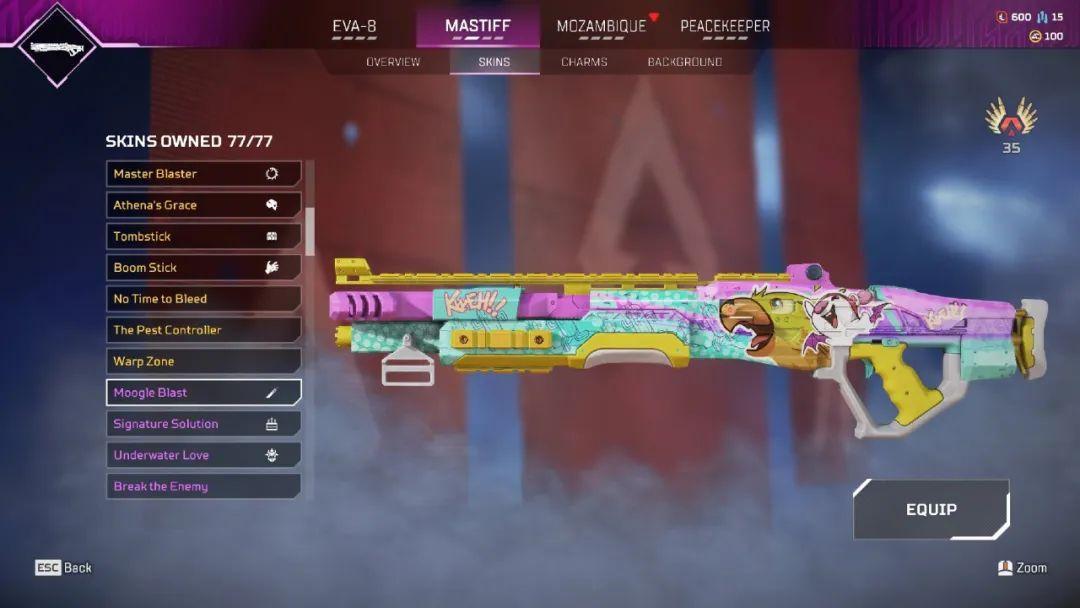Choose the Underwater Love skin
The image size is (1080, 608).
(x=203, y=455)
